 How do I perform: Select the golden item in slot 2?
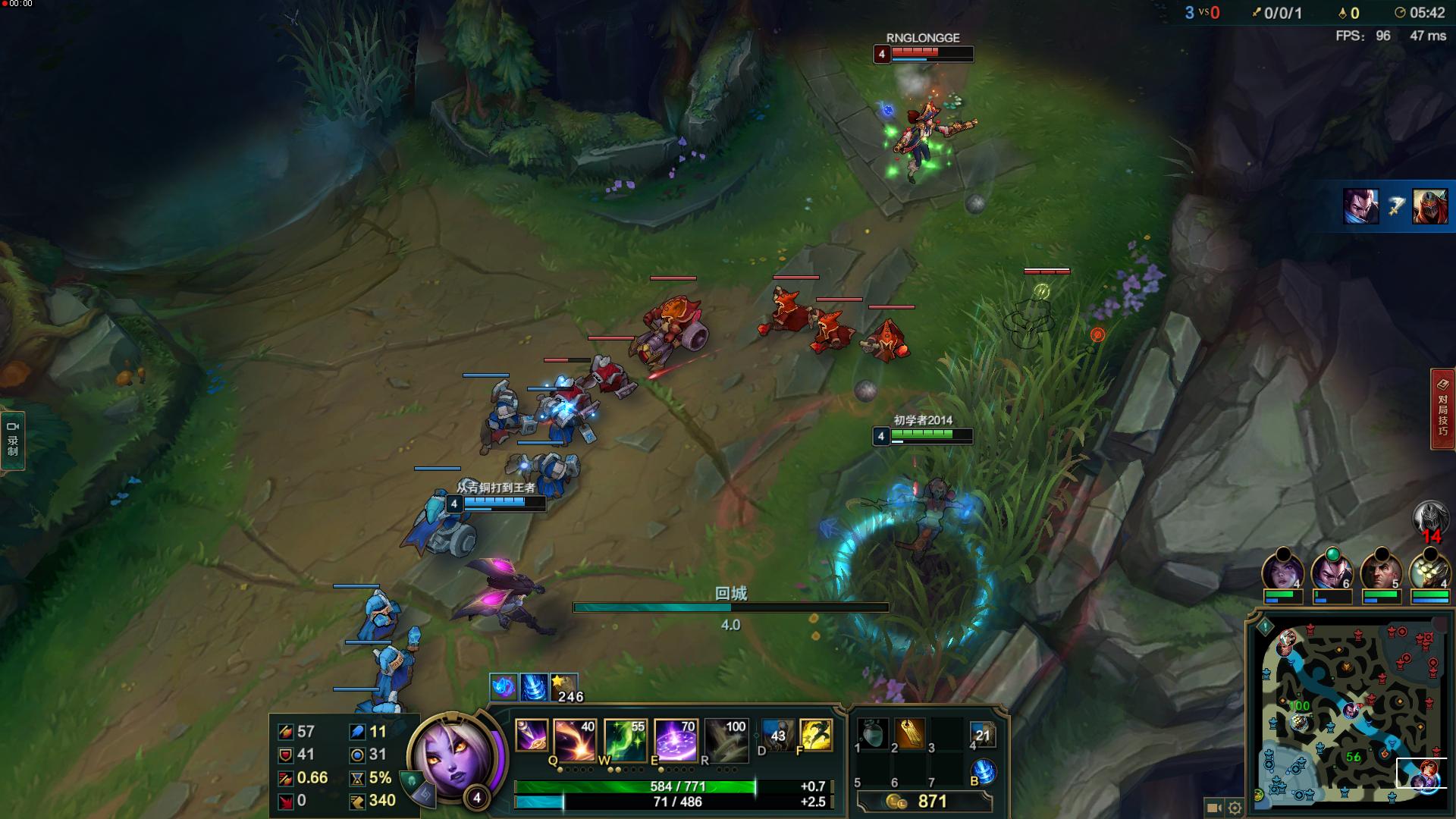click(x=909, y=733)
